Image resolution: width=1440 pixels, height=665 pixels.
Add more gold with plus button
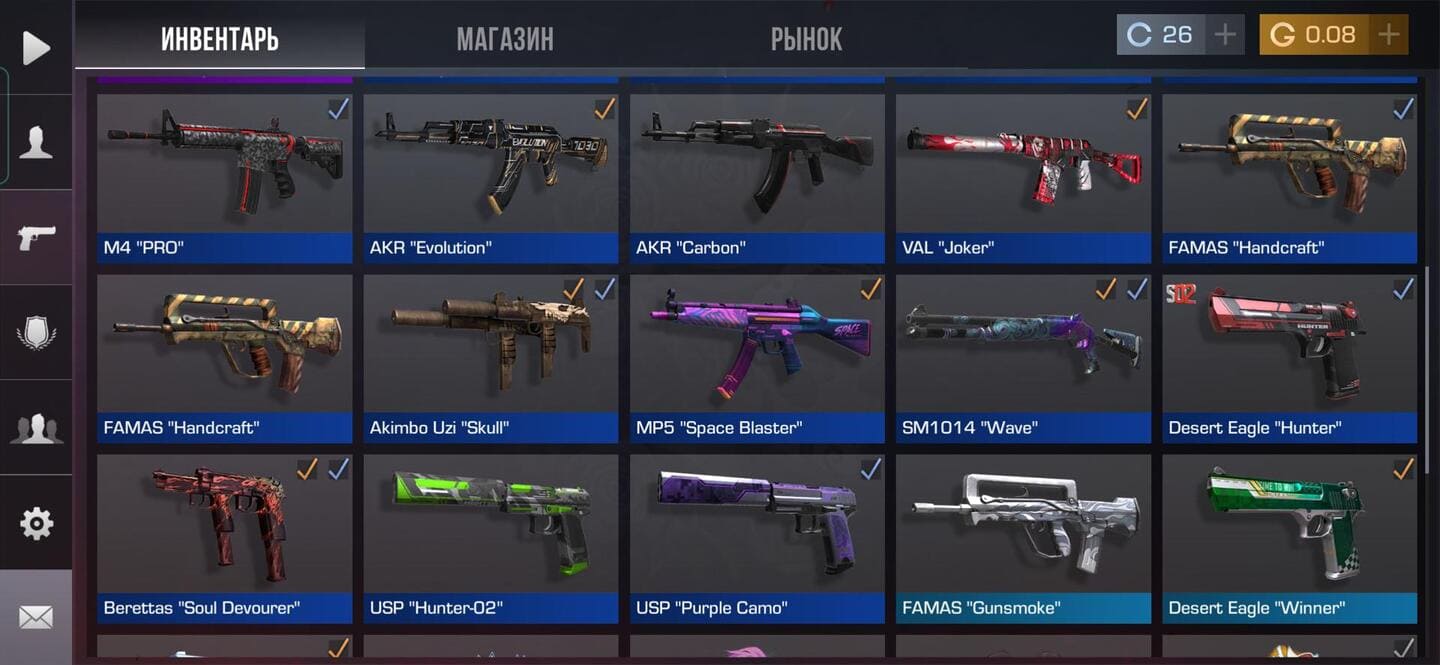coord(1388,35)
